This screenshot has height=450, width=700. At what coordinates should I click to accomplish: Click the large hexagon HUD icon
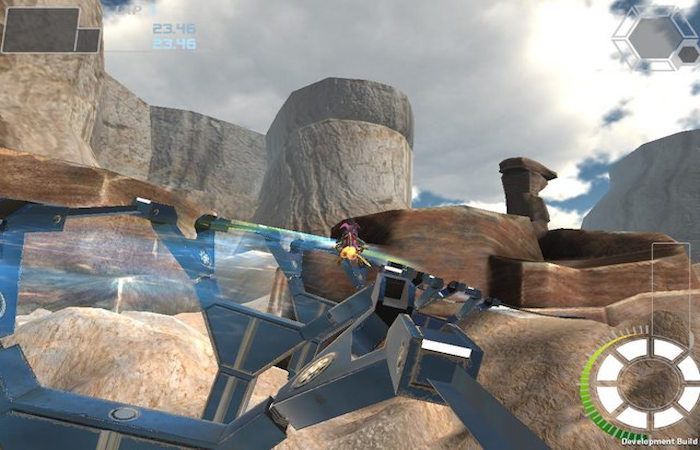coord(656,37)
